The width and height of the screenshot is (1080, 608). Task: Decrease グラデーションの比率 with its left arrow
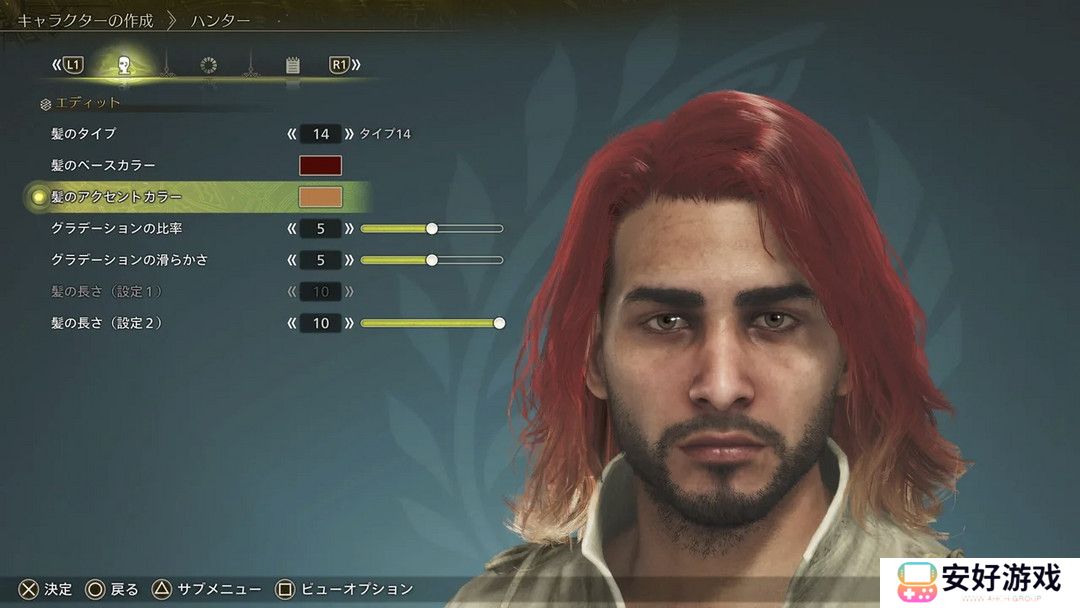pyautogui.click(x=292, y=229)
